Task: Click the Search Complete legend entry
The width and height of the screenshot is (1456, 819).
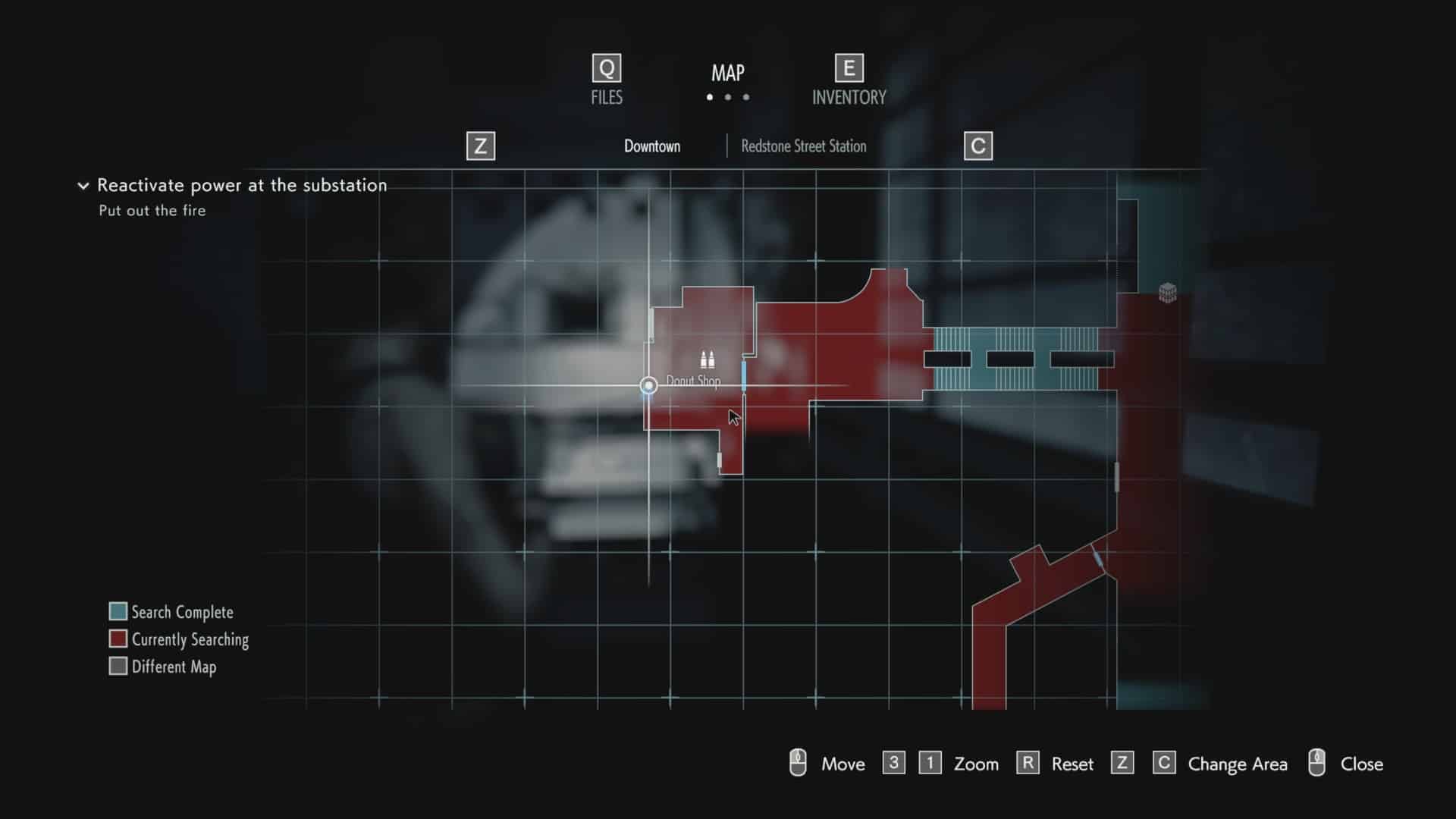Action: pos(171,612)
